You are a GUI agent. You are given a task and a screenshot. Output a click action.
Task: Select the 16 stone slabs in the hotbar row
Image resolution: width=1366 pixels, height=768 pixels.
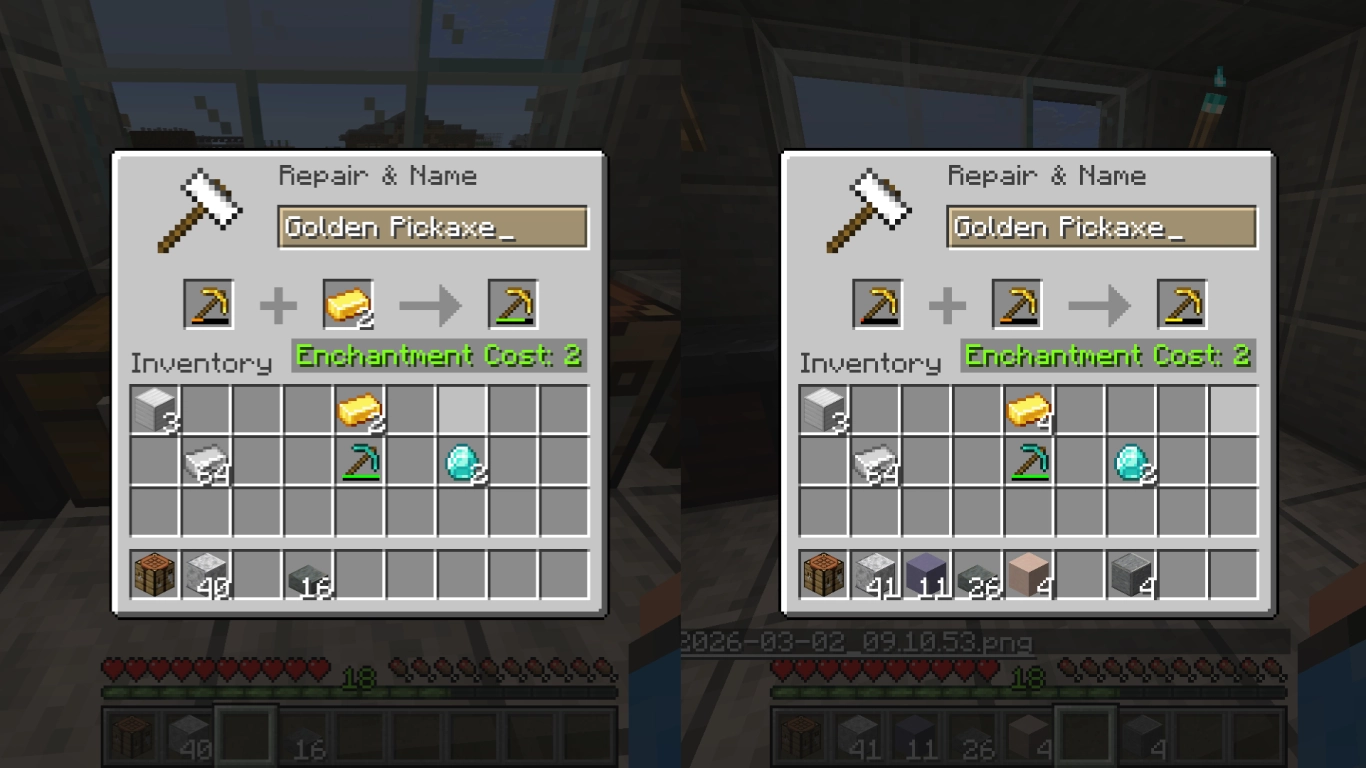(310, 578)
